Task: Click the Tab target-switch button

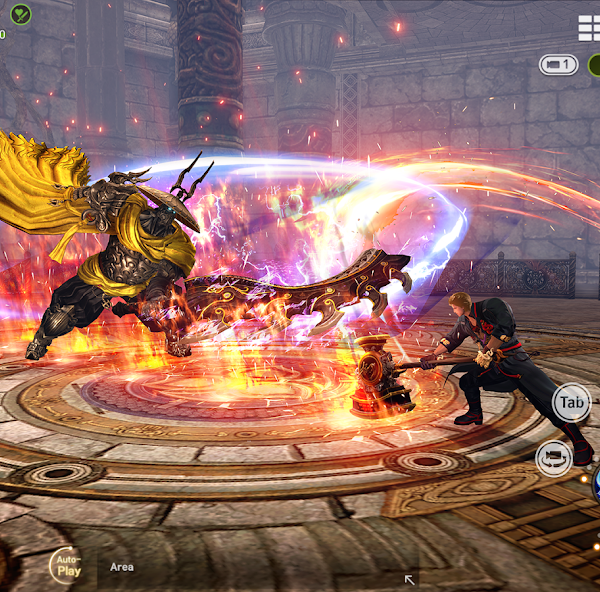Action: (572, 403)
